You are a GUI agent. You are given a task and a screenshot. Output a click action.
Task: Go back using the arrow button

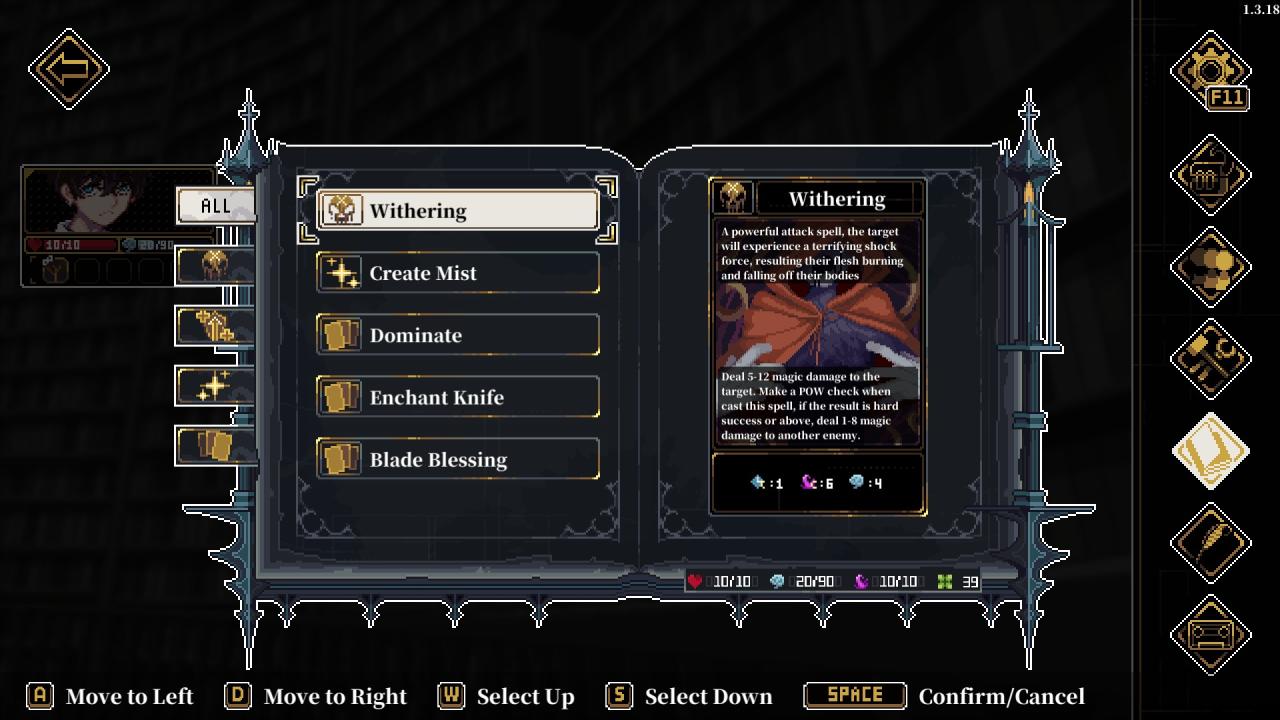tap(68, 69)
